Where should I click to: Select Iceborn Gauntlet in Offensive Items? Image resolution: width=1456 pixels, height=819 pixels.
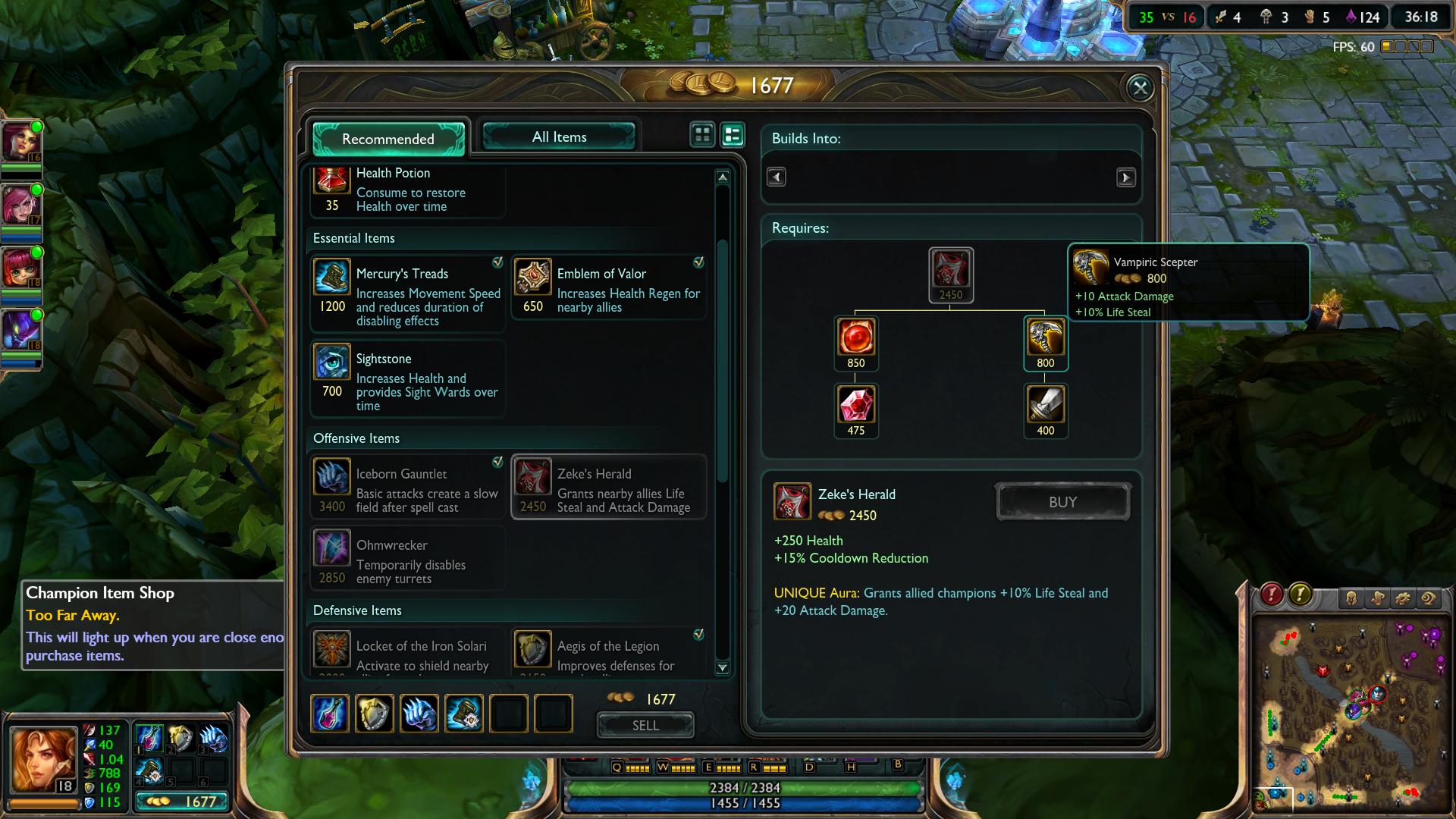408,488
